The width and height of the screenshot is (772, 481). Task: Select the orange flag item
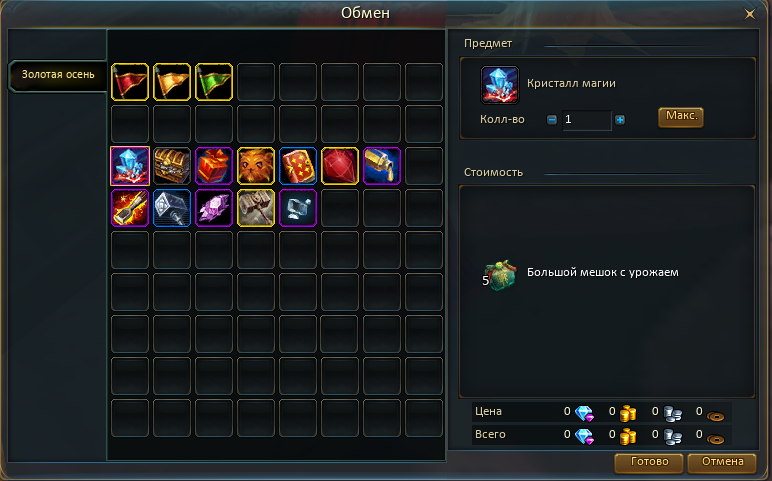click(x=172, y=82)
